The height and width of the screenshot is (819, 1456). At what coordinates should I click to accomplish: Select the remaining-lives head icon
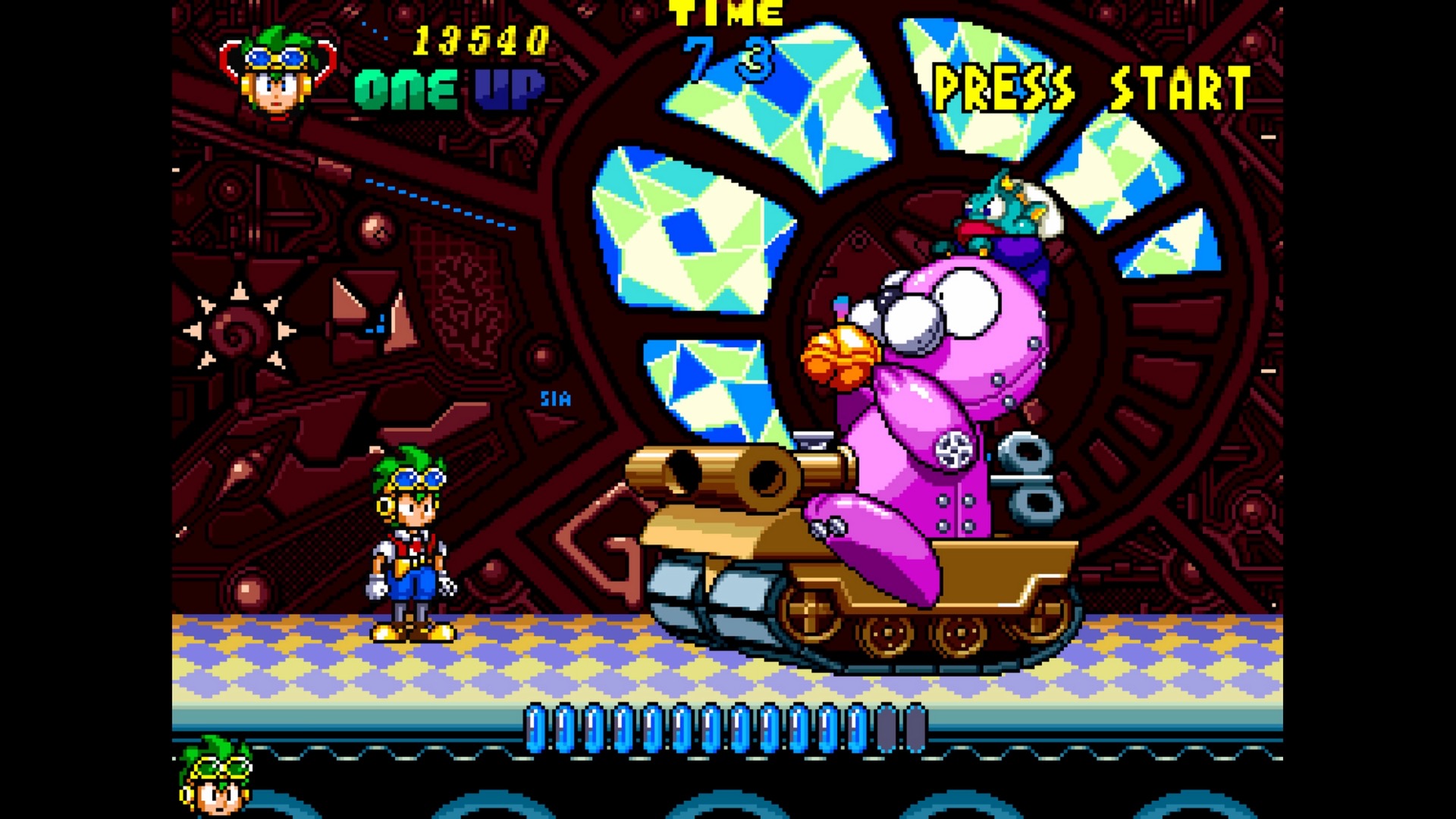216,777
